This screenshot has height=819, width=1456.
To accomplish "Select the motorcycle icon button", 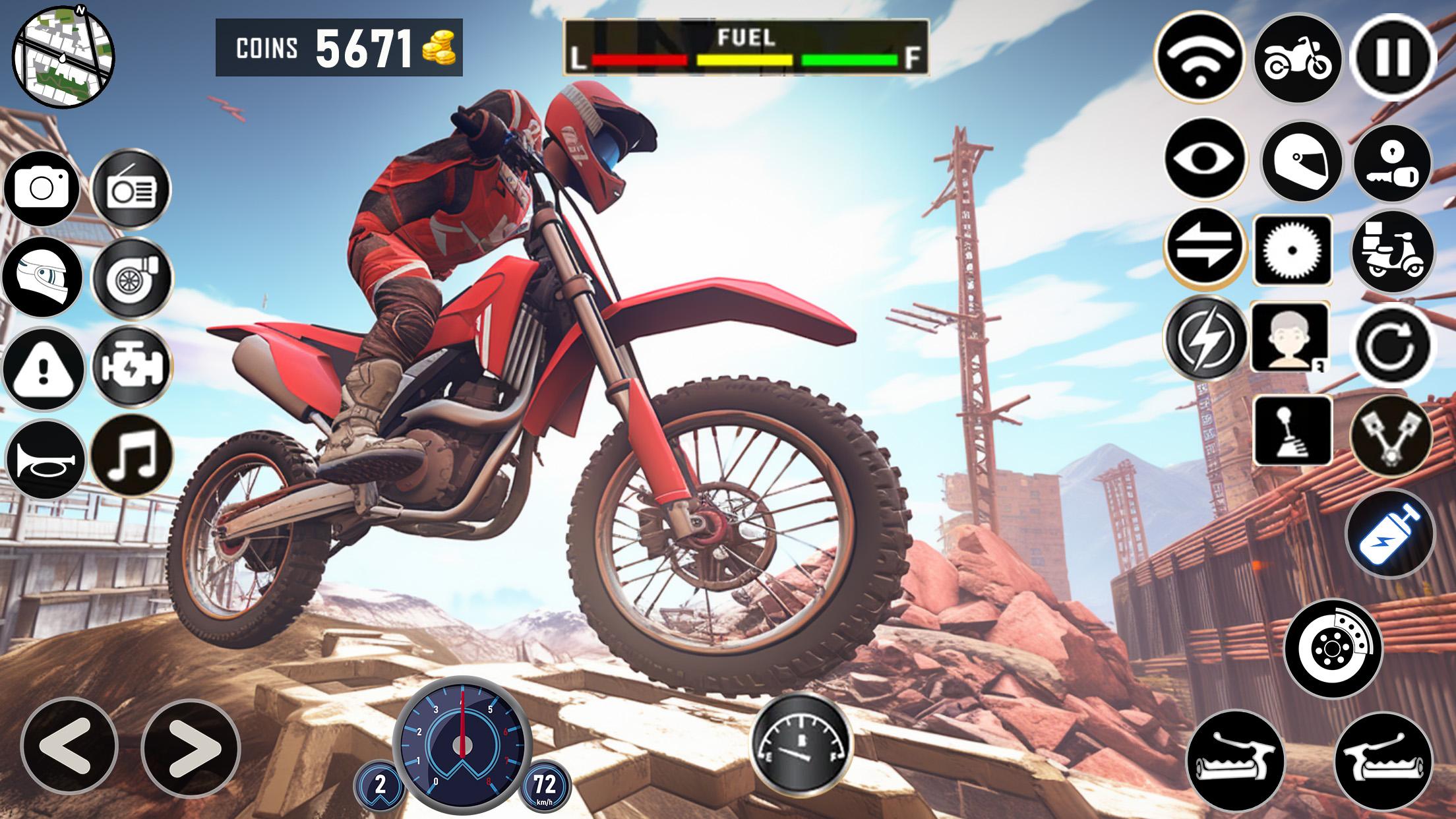I will click(1297, 59).
